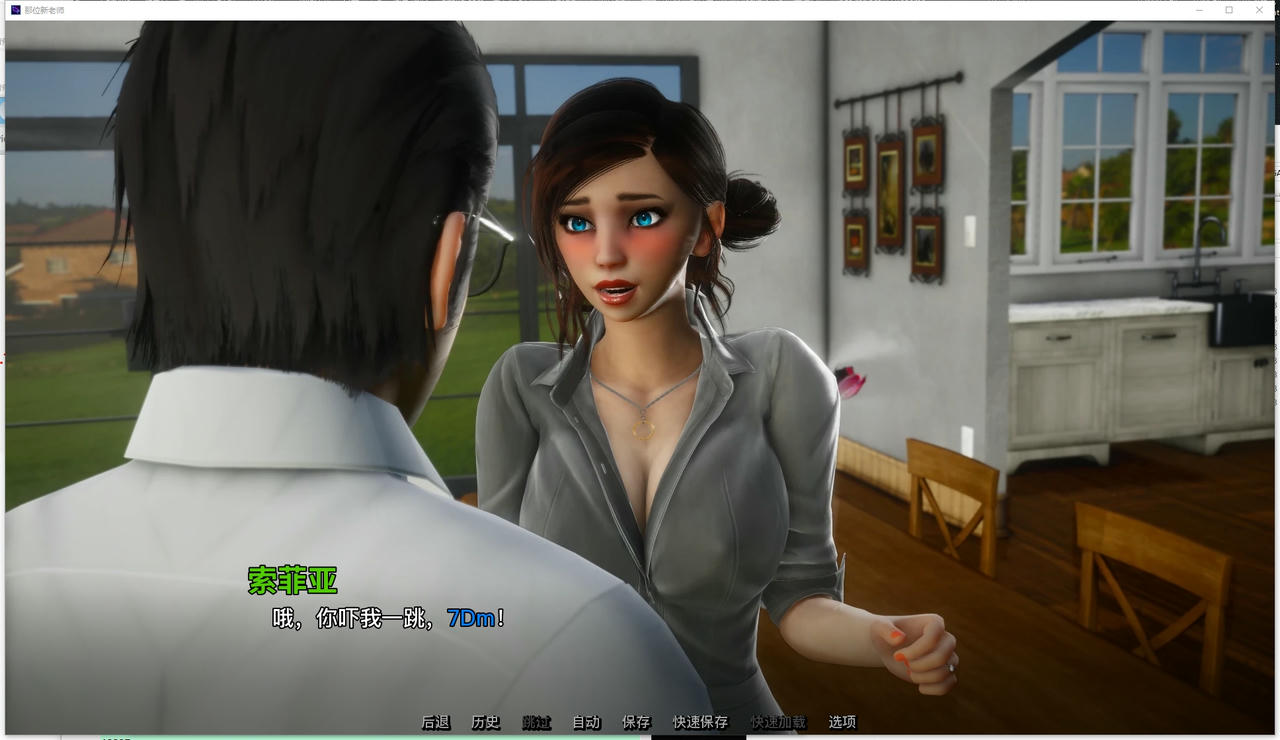Toggle 自动 auto-advance mode
The image size is (1280, 740).
point(586,721)
